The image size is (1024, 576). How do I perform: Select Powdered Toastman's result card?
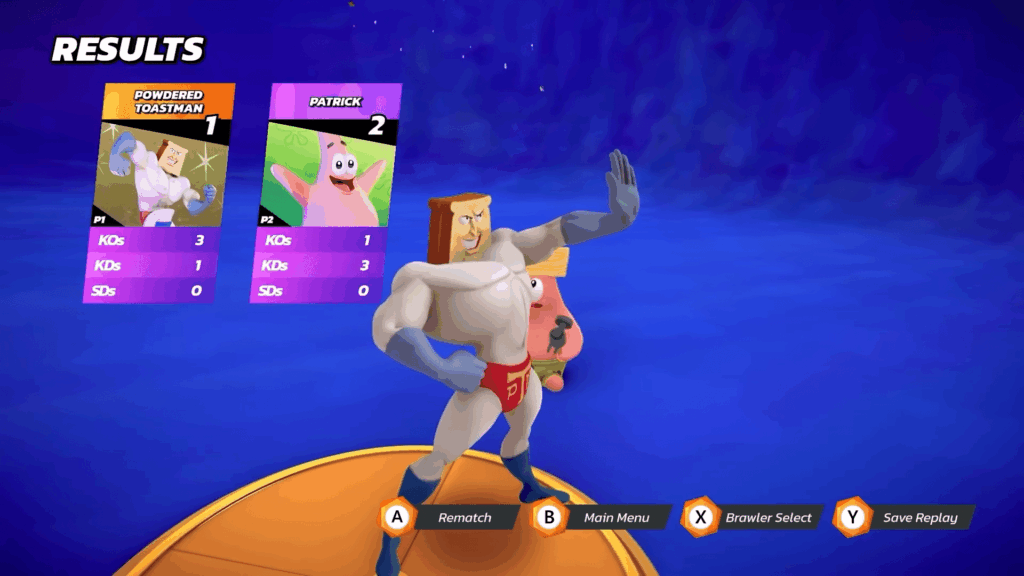(159, 190)
